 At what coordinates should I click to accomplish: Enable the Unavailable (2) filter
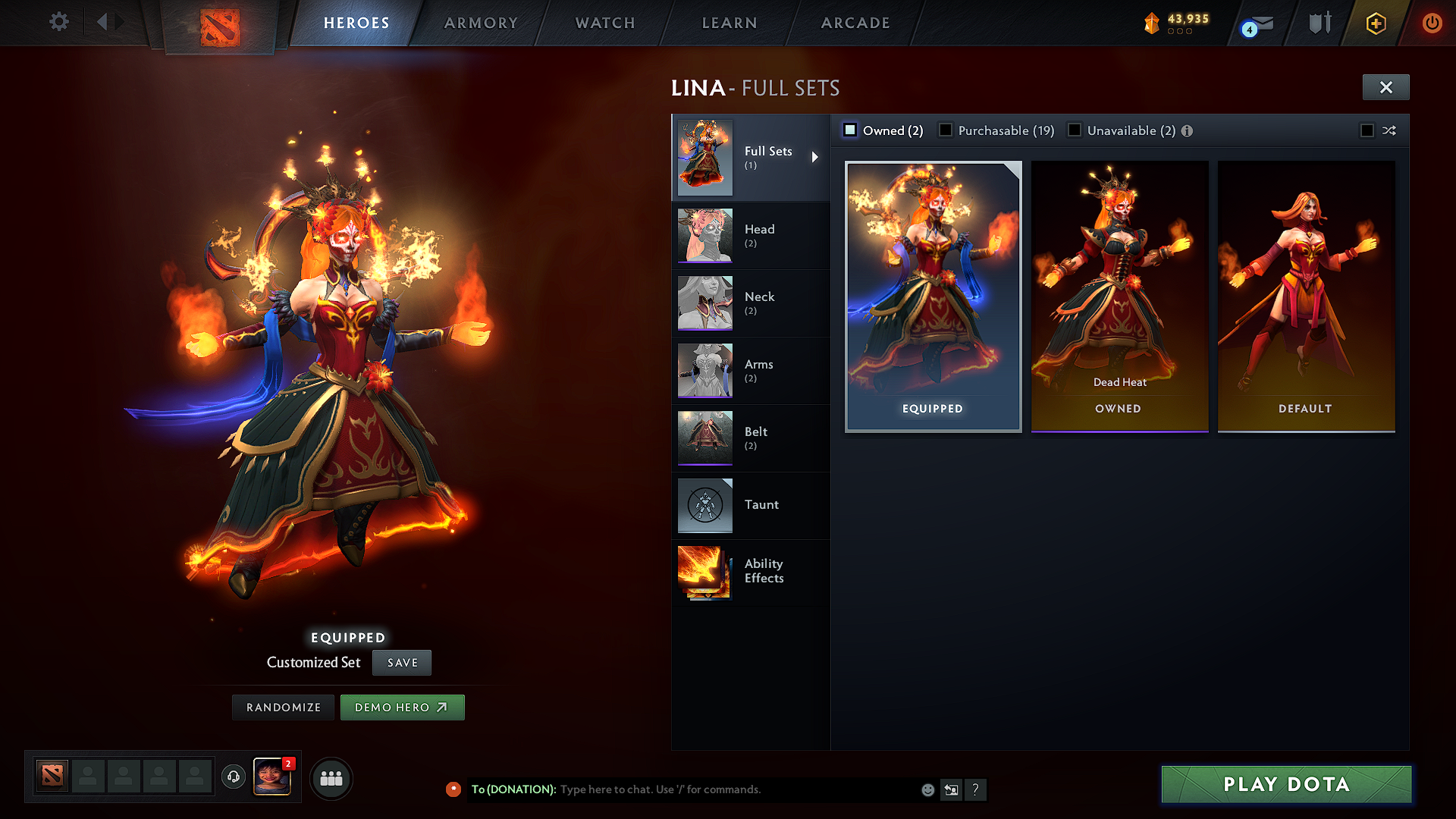point(1075,130)
